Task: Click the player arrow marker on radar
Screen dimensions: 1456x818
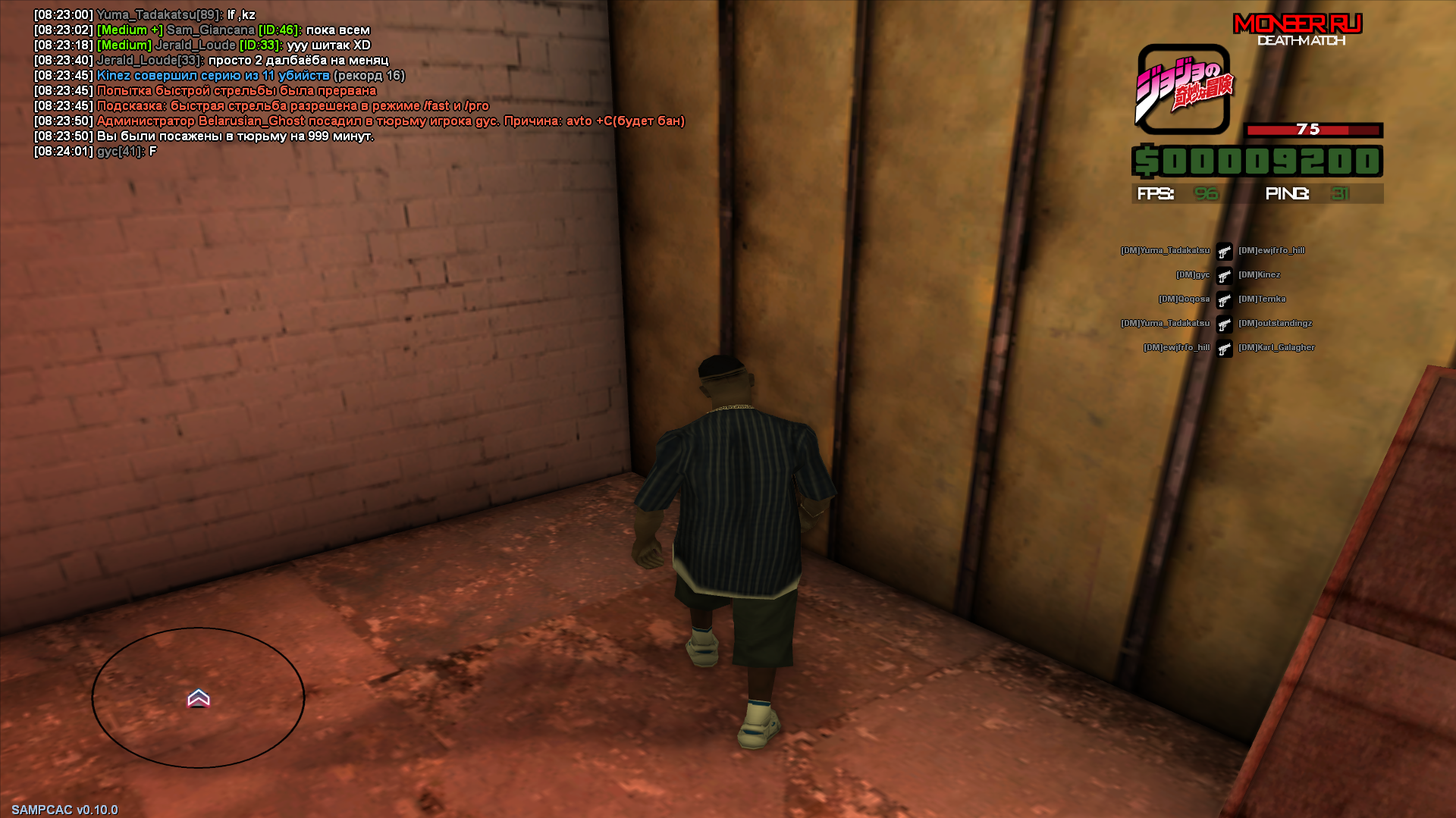Action: (199, 697)
